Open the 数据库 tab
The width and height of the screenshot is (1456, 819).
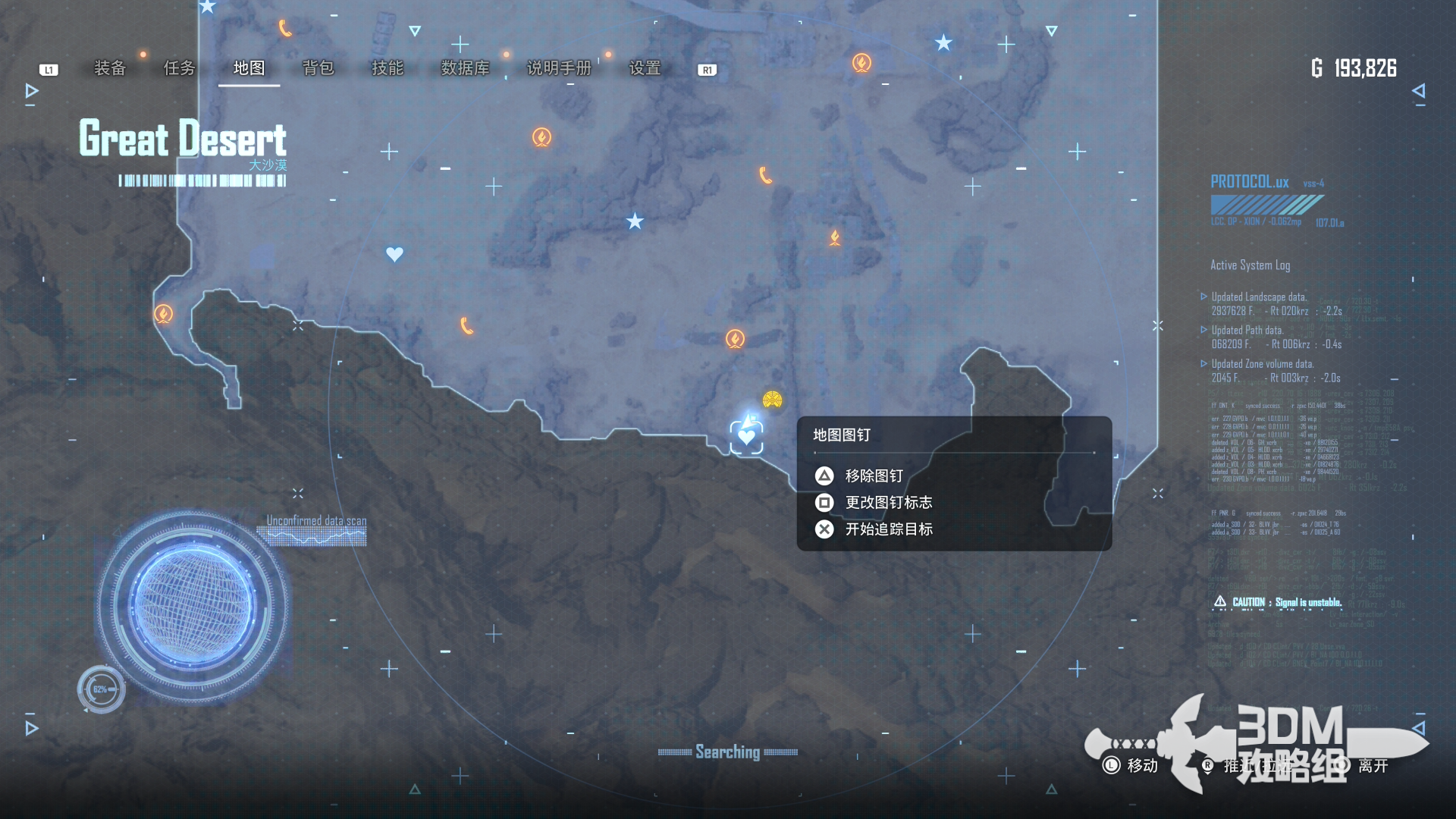[465, 68]
